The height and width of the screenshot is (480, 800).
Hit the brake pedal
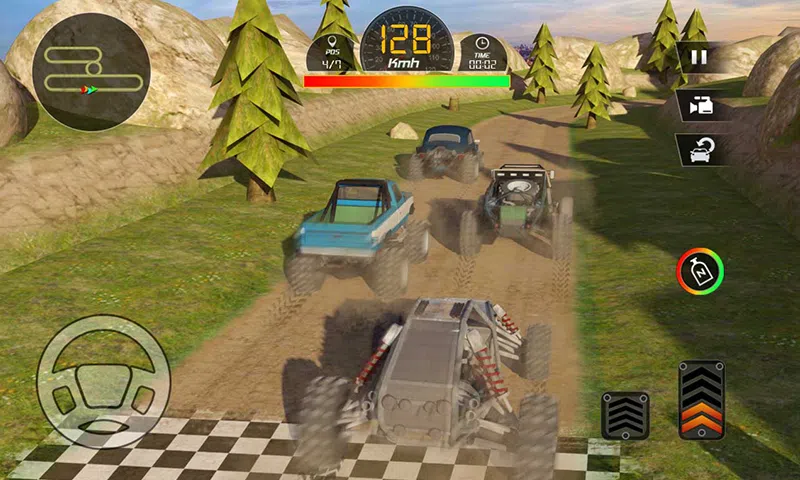coord(625,414)
